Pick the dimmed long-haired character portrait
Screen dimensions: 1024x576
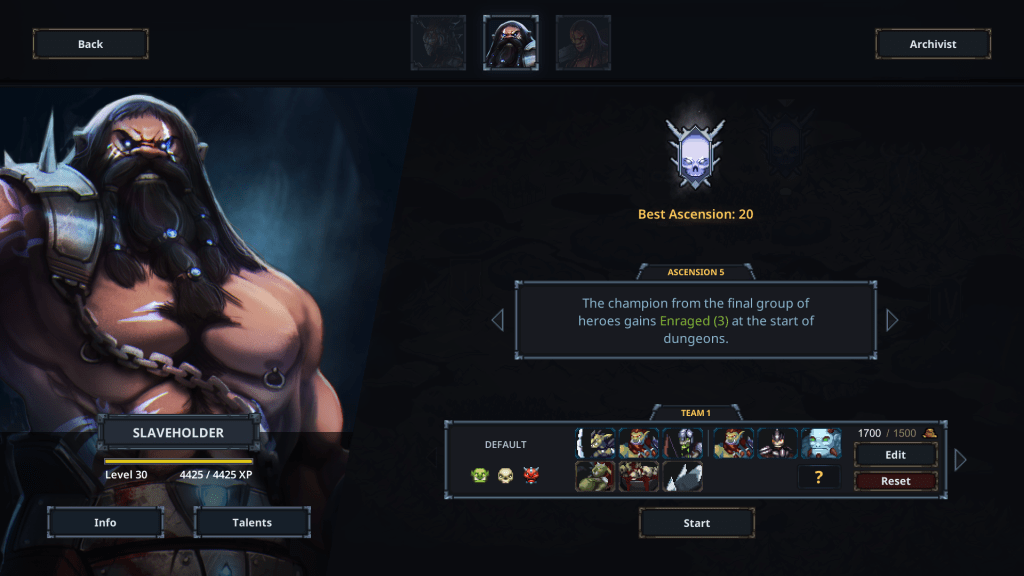tap(583, 43)
